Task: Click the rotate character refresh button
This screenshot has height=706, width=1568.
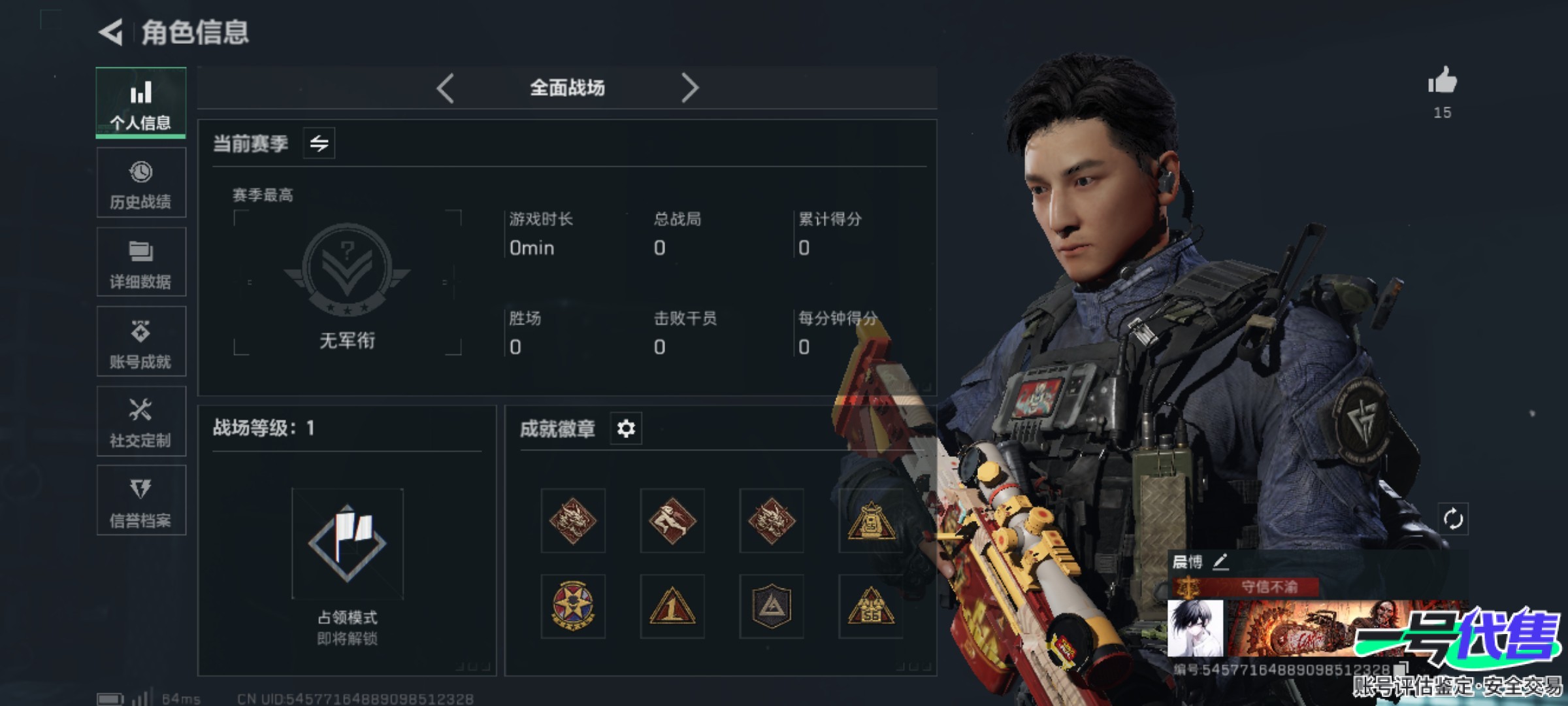Action: [x=1453, y=520]
